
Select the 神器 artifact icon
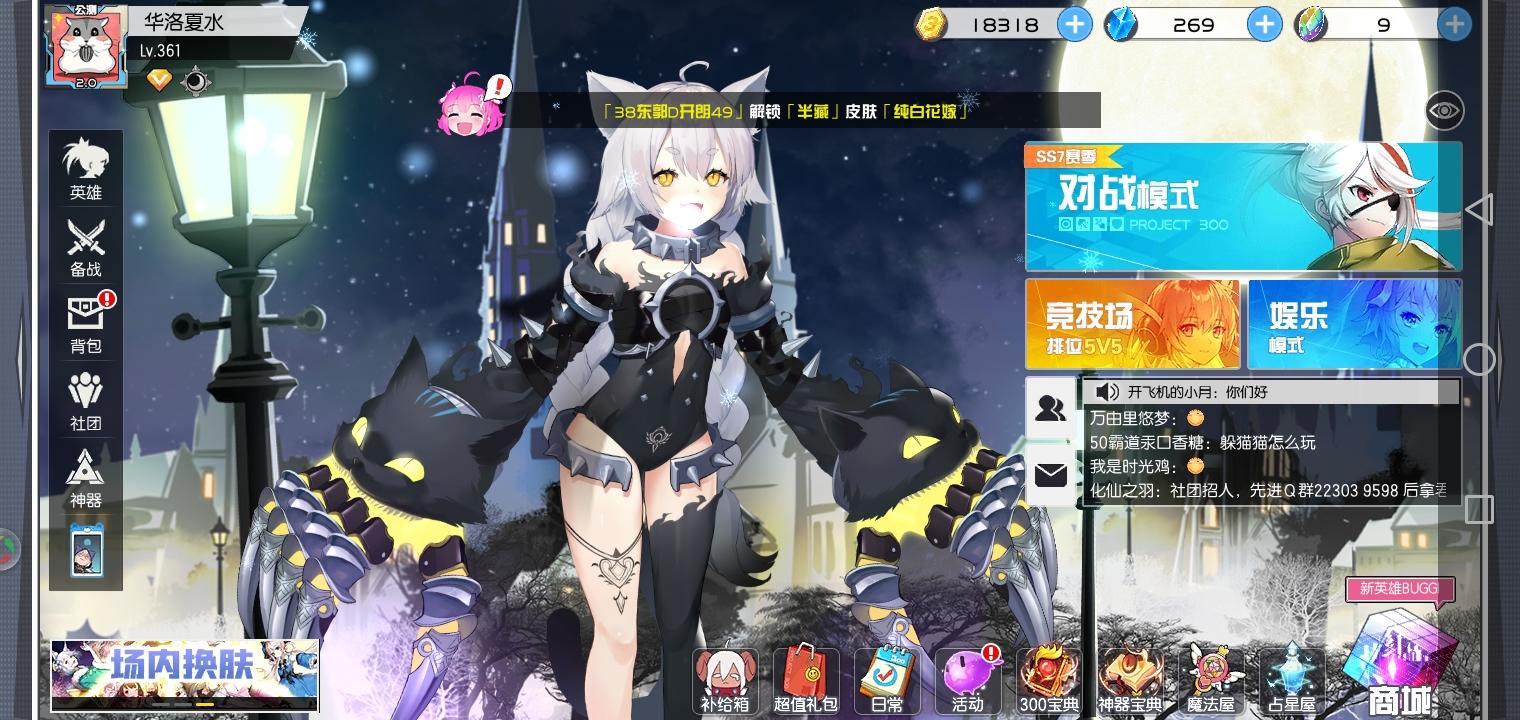pos(86,478)
